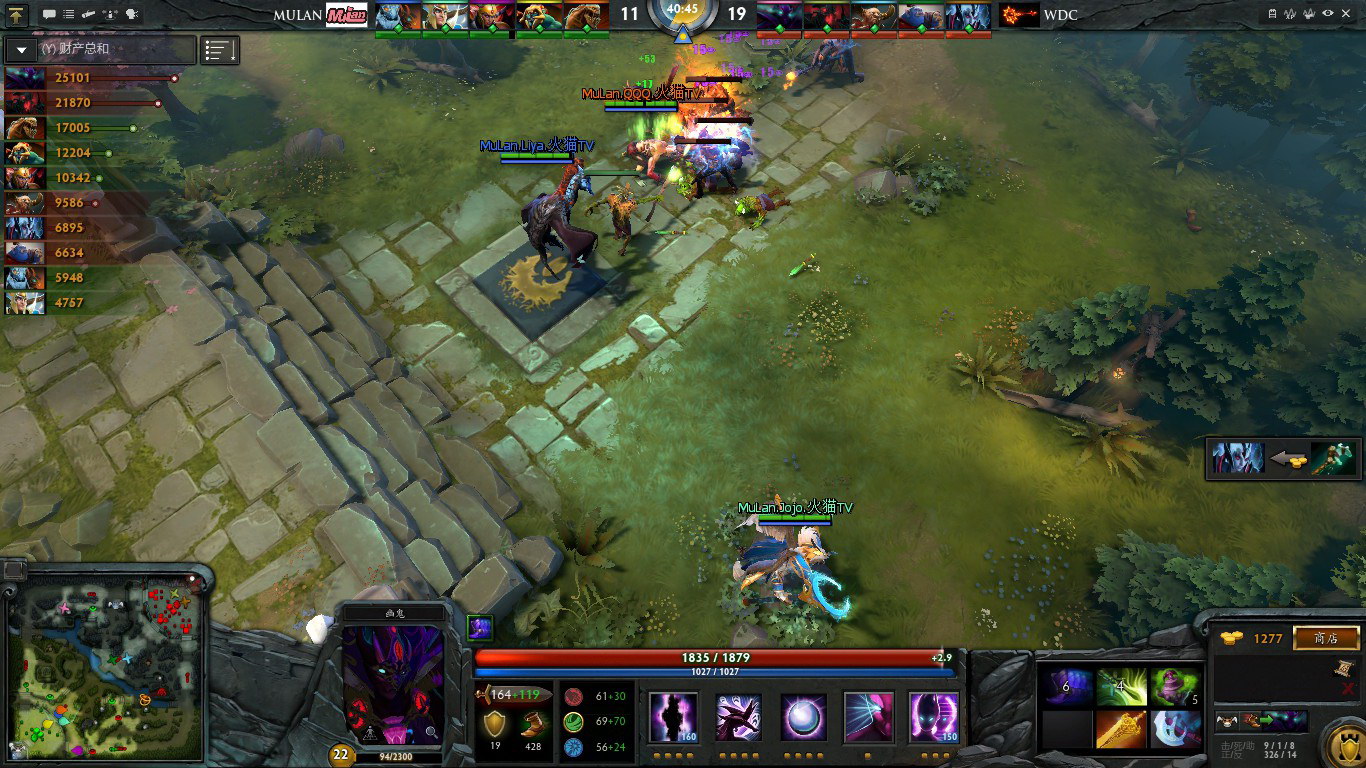Cast the Haunt ability costing 150 mana

pos(934,717)
